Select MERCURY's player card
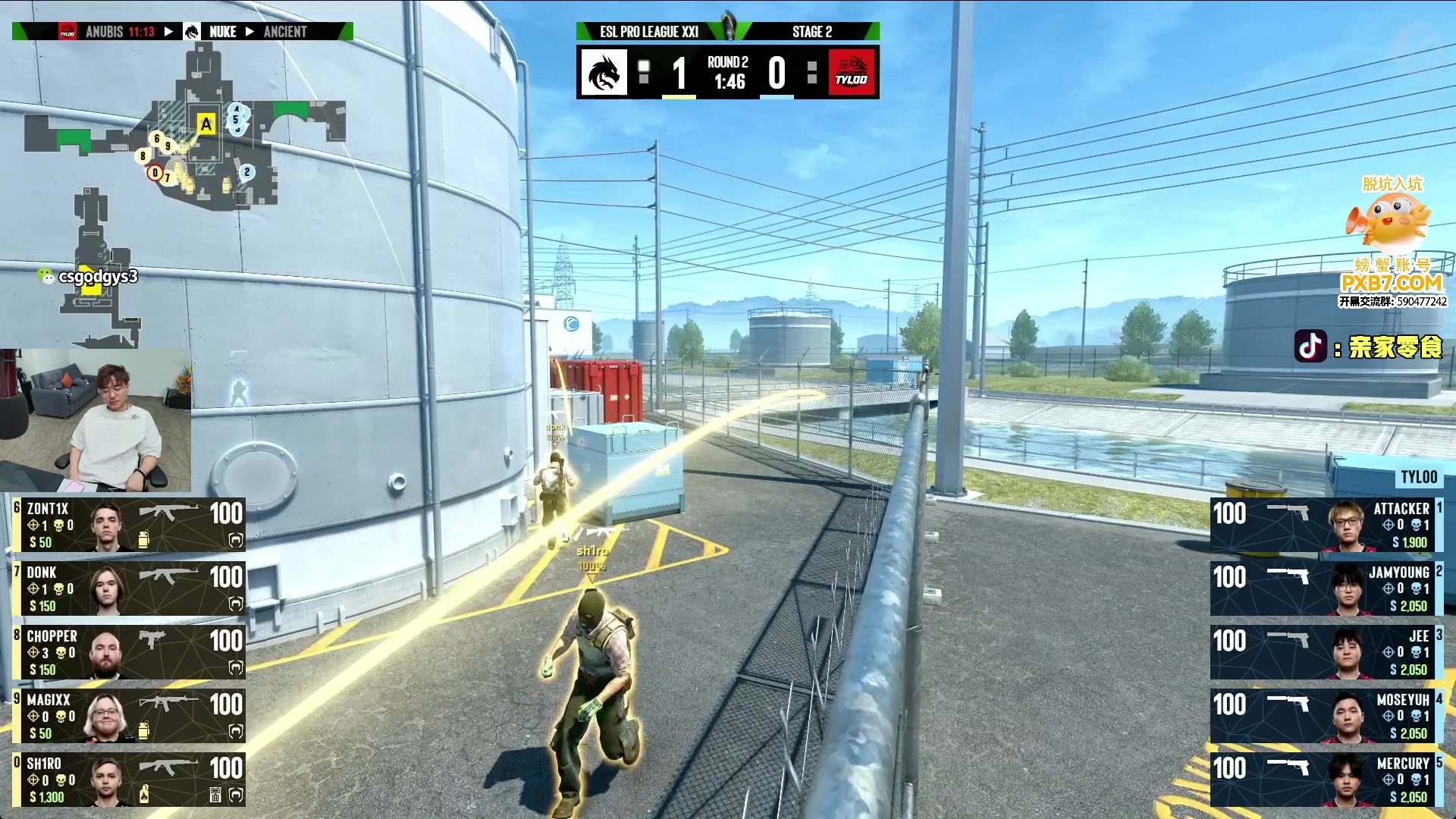 click(x=1326, y=780)
